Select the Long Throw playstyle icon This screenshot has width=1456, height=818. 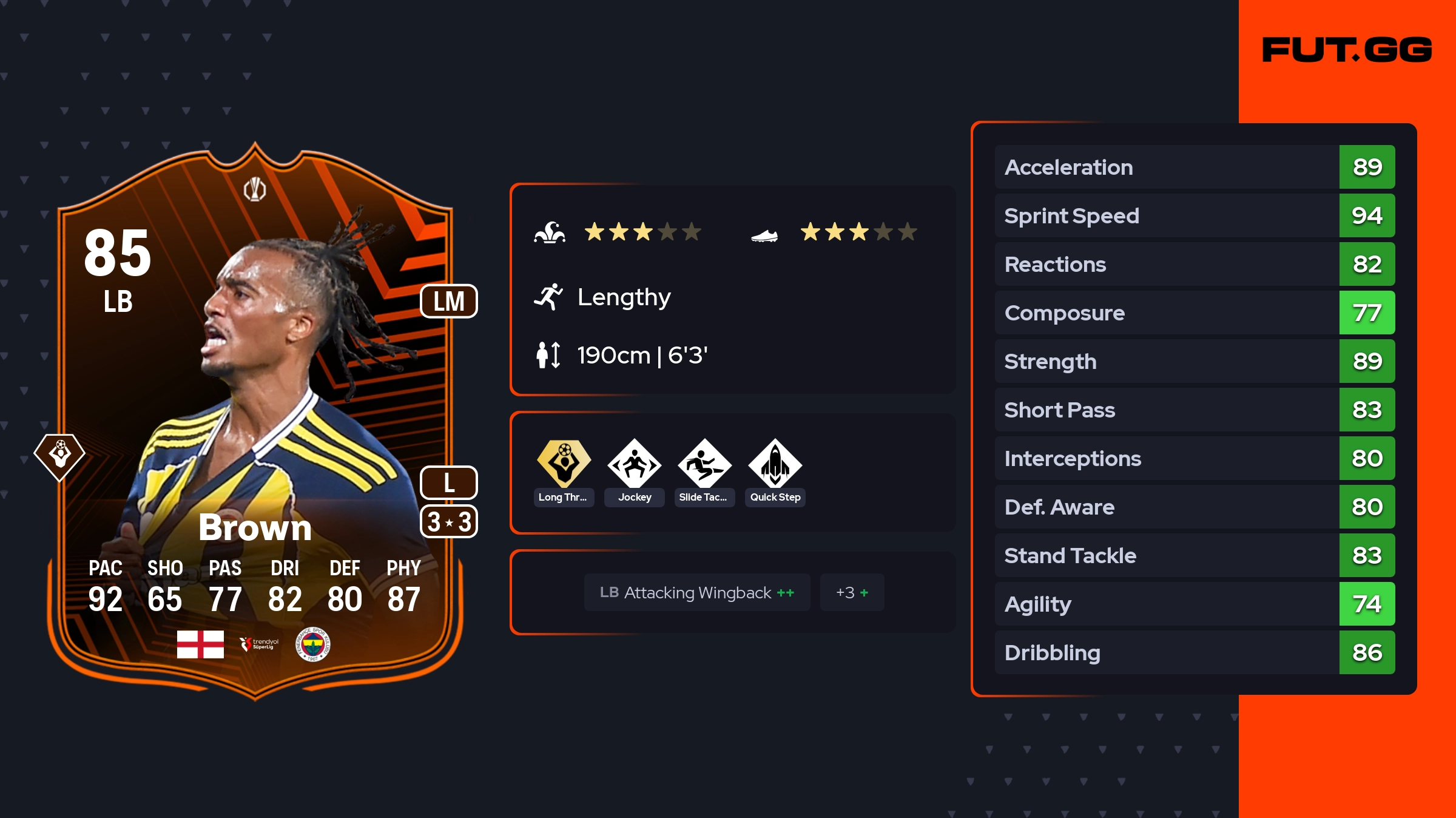tap(564, 464)
